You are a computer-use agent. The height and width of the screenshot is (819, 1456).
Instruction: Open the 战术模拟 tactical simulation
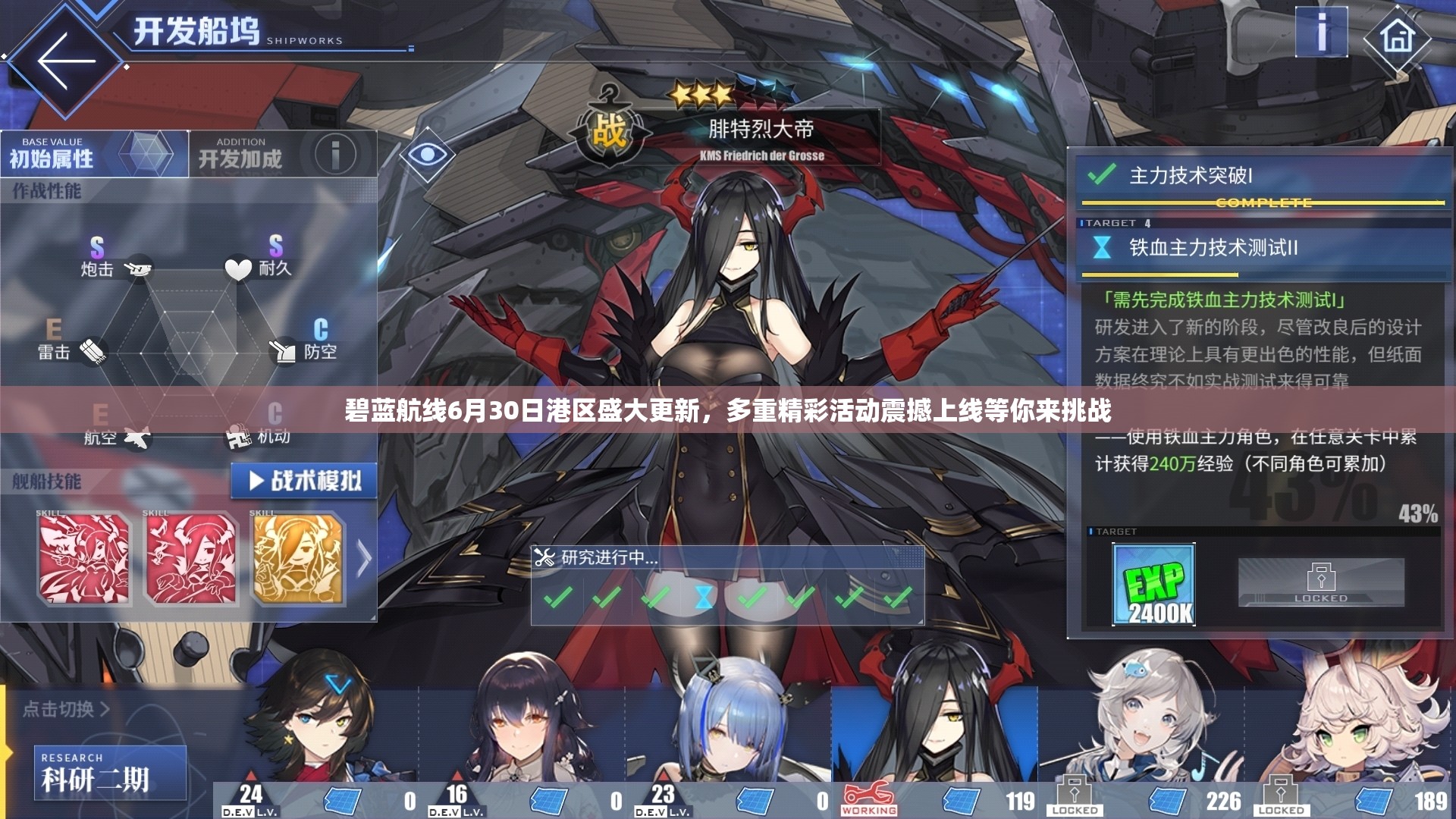point(304,481)
